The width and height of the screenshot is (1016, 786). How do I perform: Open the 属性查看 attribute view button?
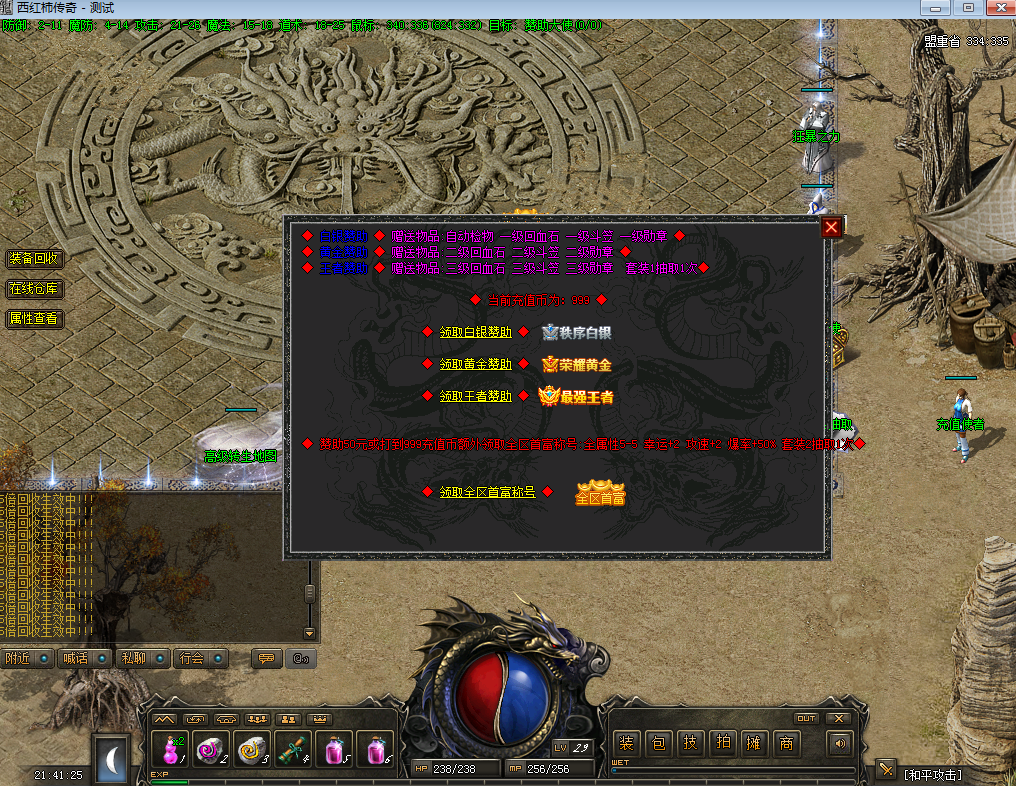coord(34,319)
